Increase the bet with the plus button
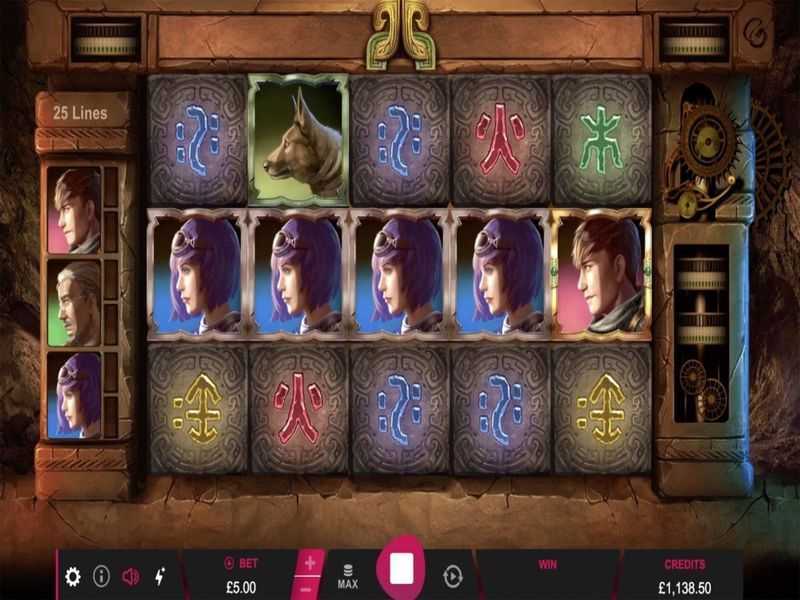The height and width of the screenshot is (600, 800). coord(310,564)
